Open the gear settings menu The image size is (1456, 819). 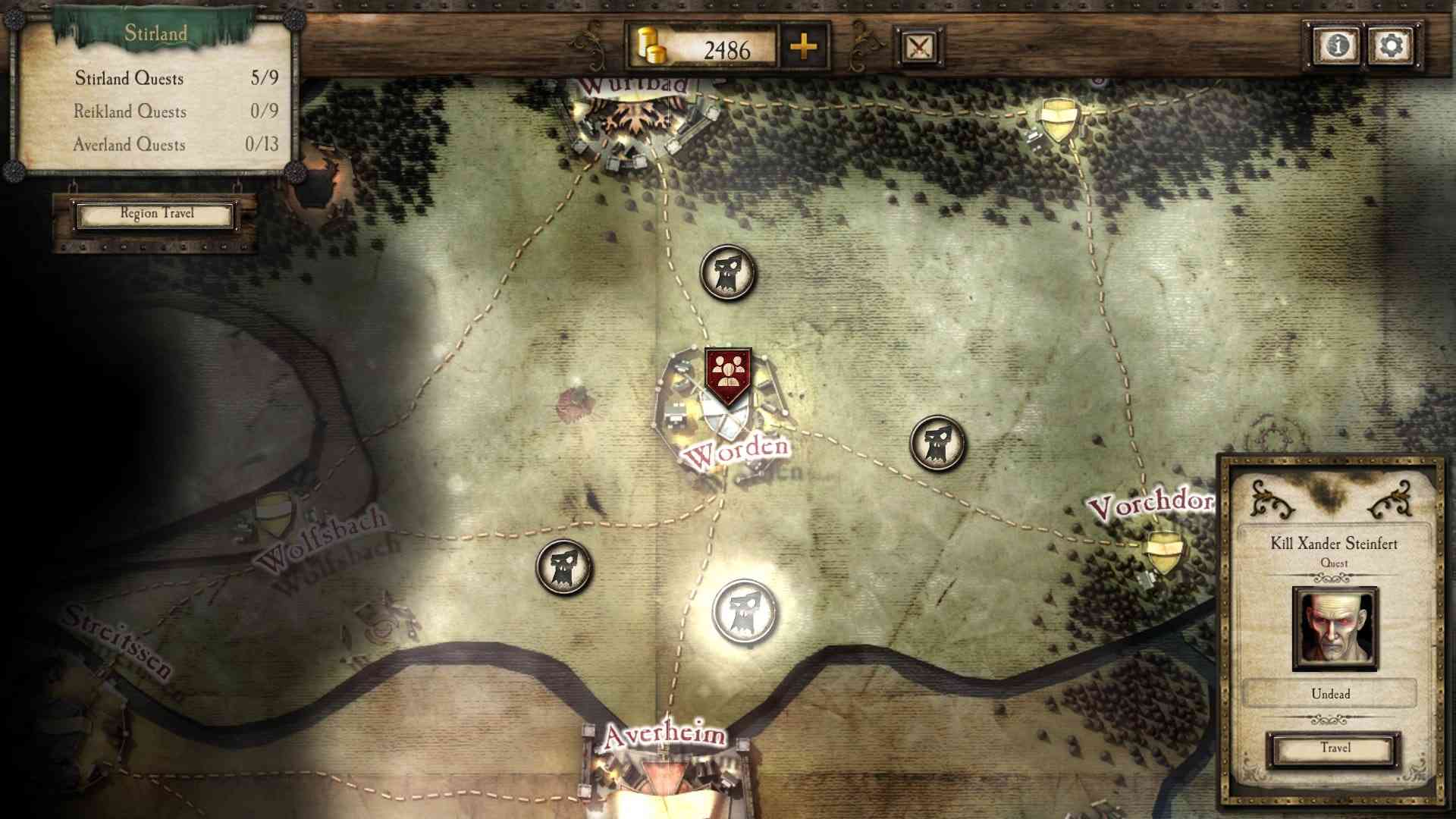tap(1391, 46)
